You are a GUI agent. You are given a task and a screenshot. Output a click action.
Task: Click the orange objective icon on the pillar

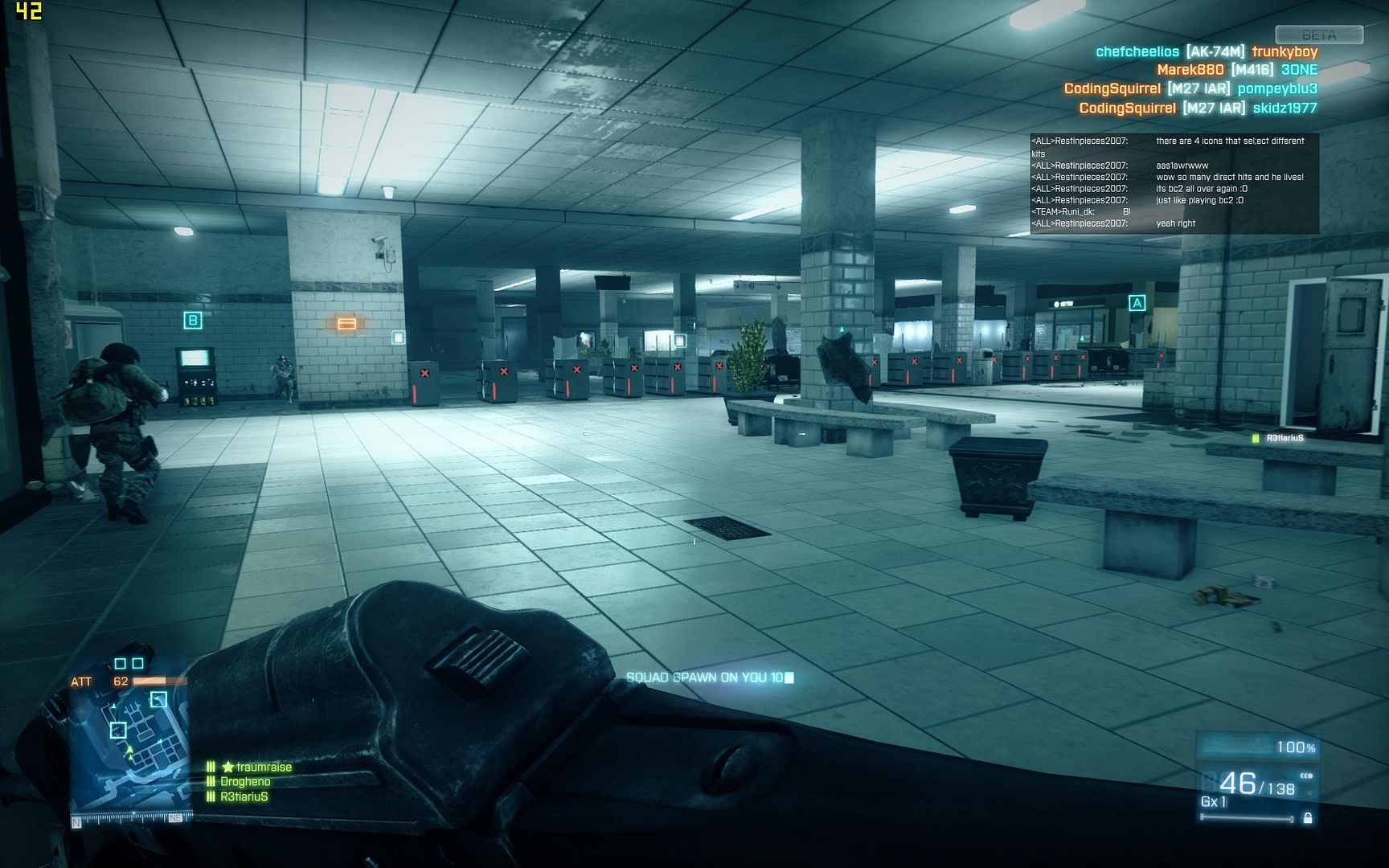346,324
